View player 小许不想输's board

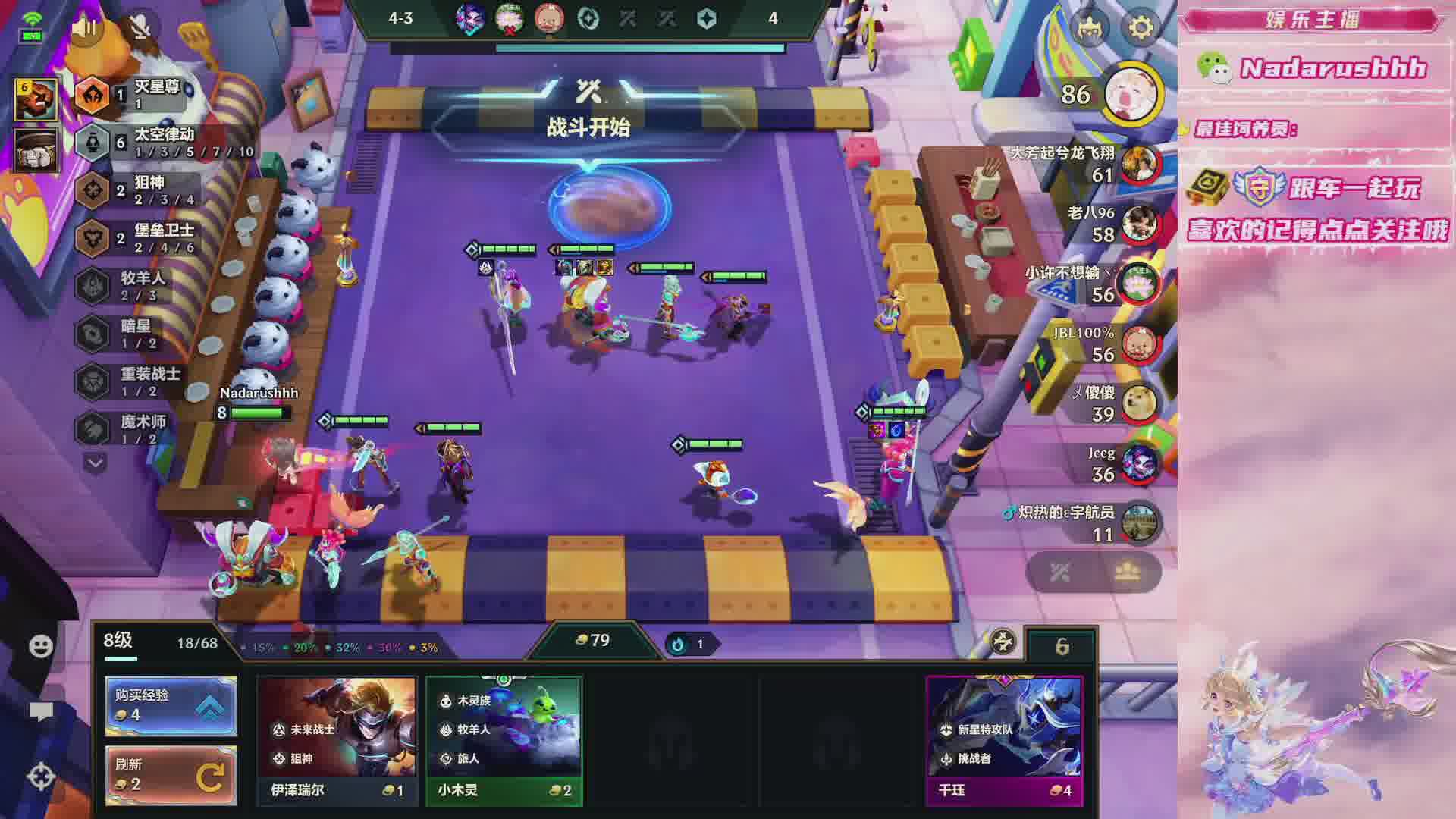[x=1138, y=284]
